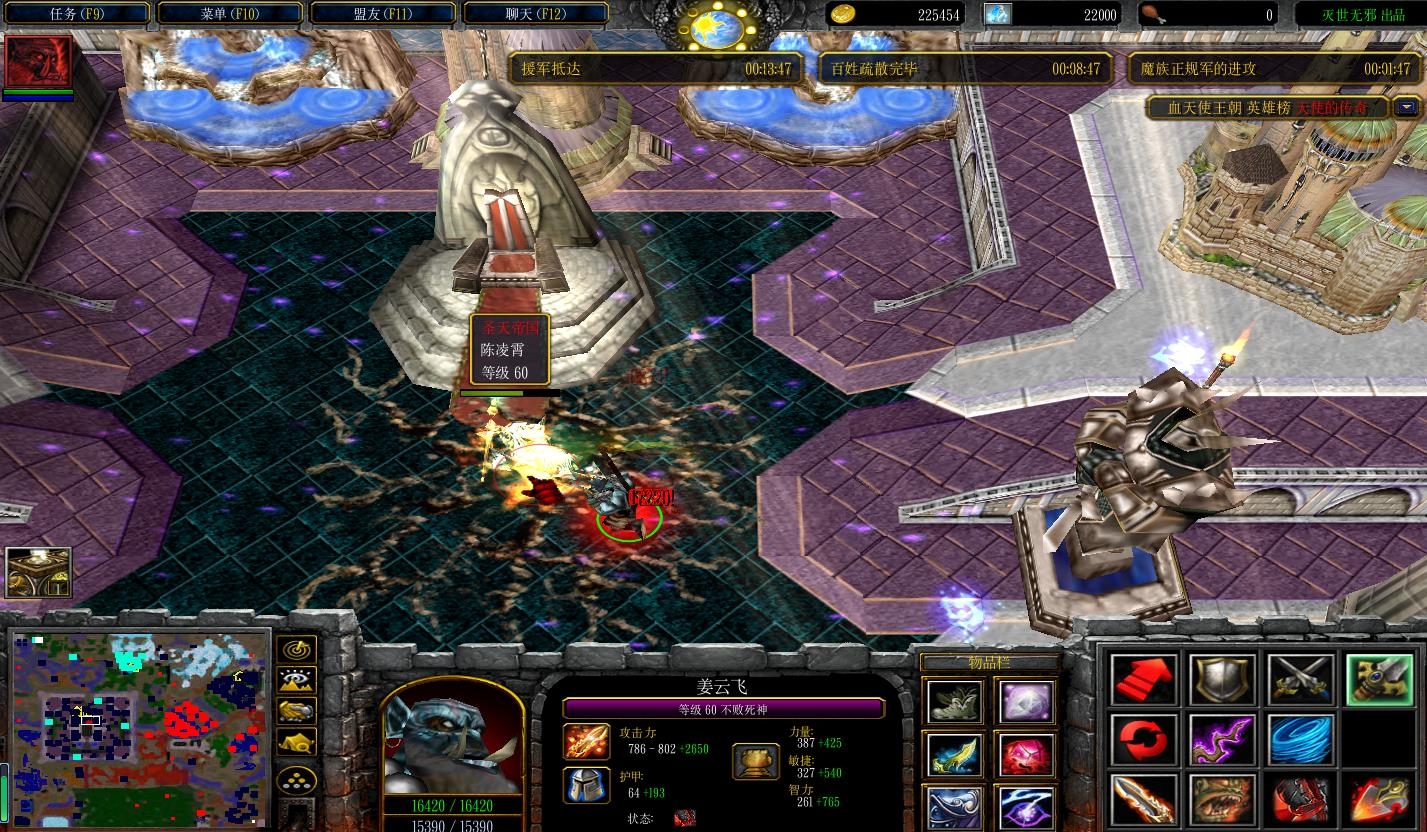1427x832 pixels.
Task: Open the 任务 (F9) quests menu
Action: point(76,14)
